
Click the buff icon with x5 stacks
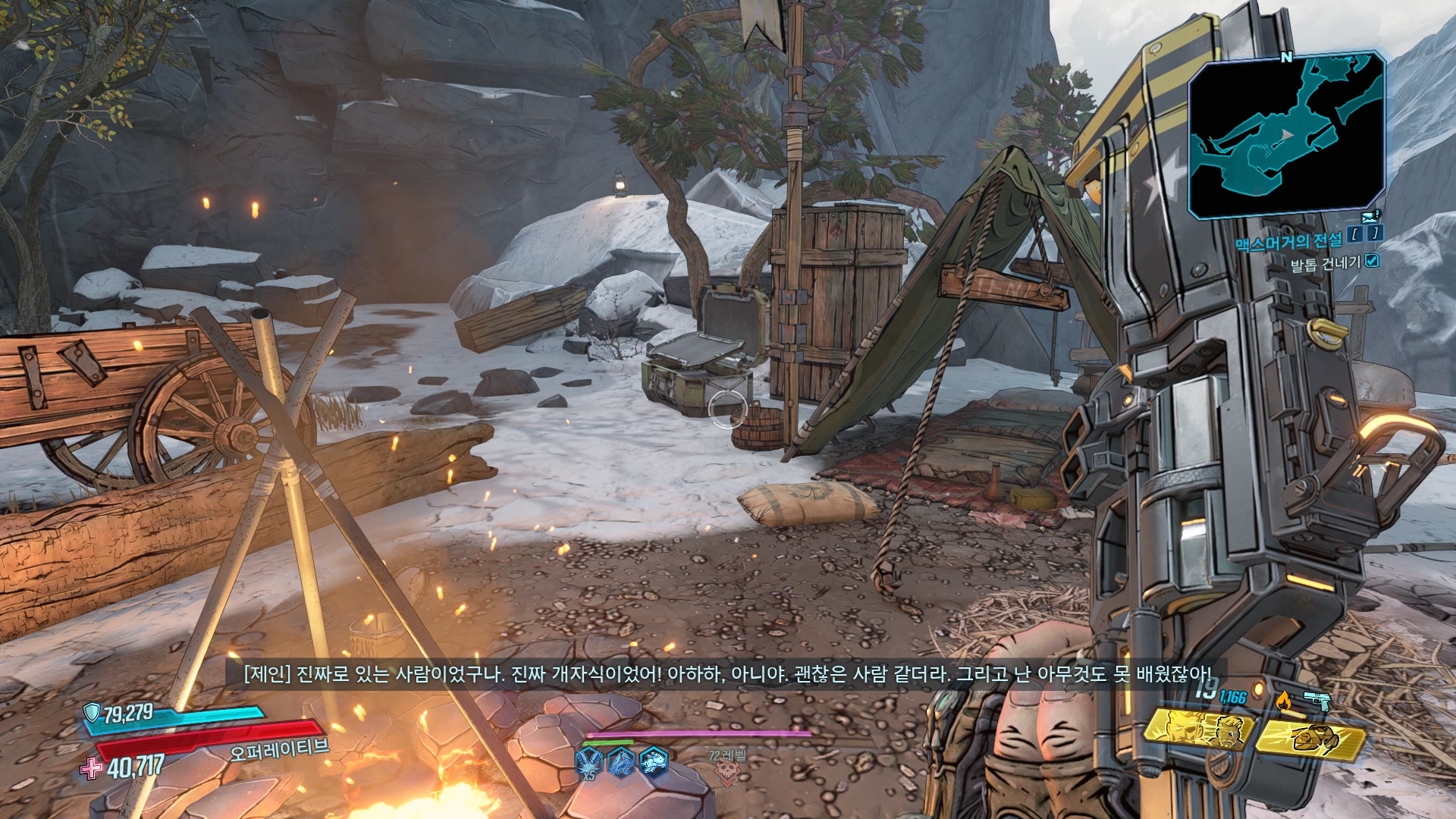click(588, 761)
